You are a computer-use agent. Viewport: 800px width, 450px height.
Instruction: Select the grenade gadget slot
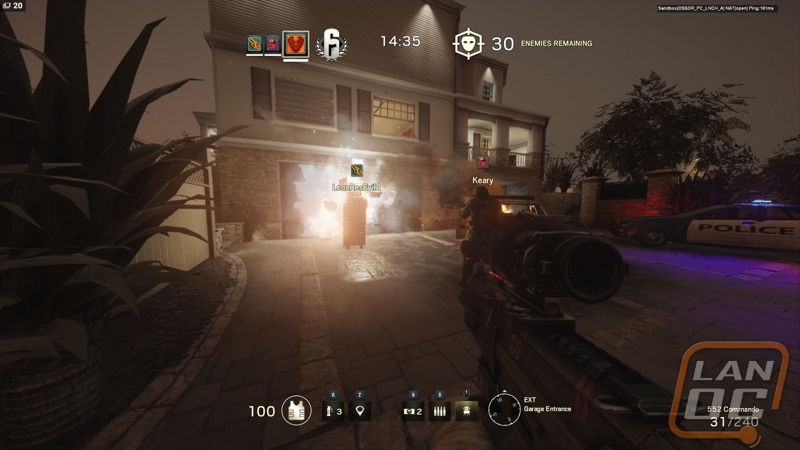(332, 410)
